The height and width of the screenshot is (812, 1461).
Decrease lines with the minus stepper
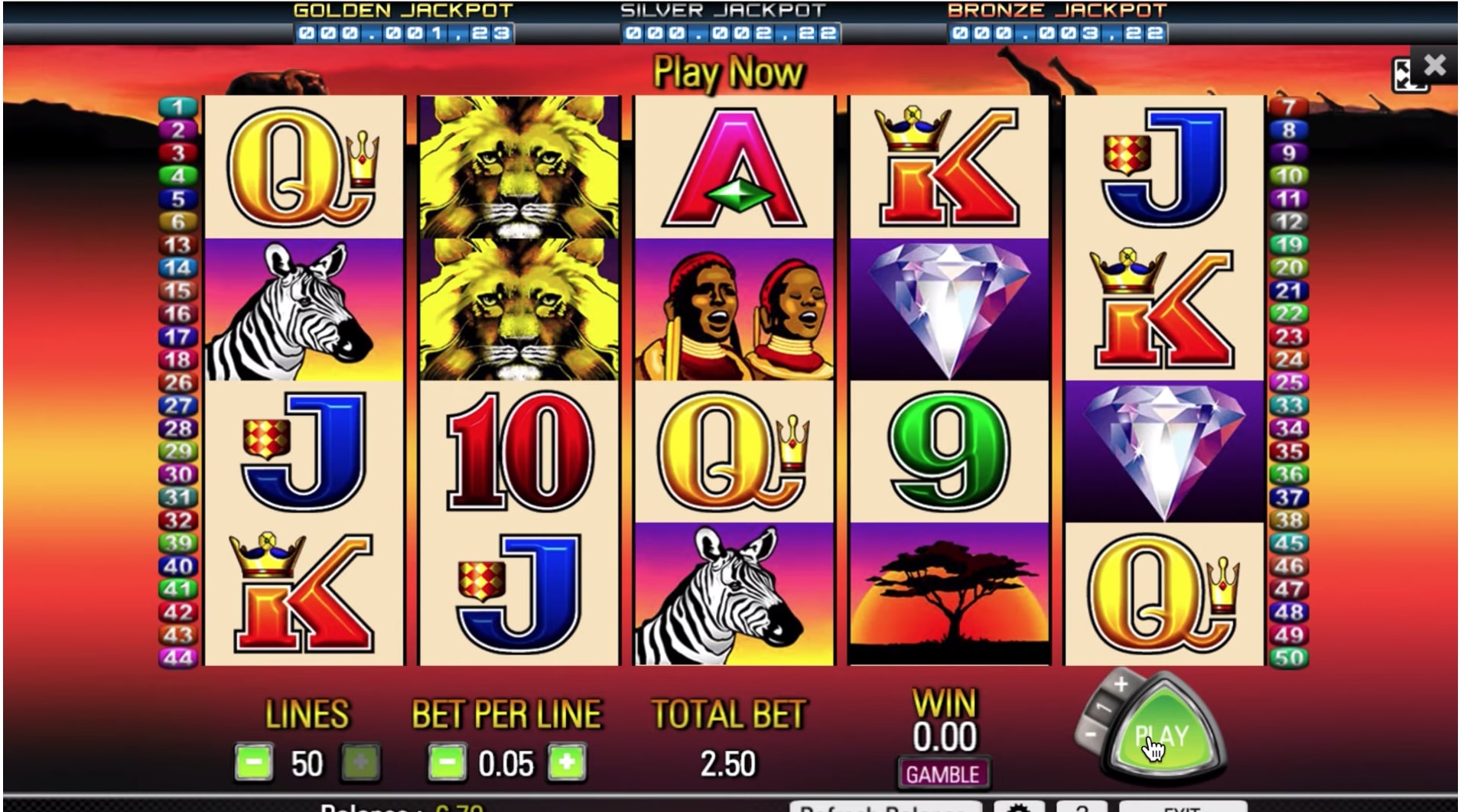tap(255, 762)
